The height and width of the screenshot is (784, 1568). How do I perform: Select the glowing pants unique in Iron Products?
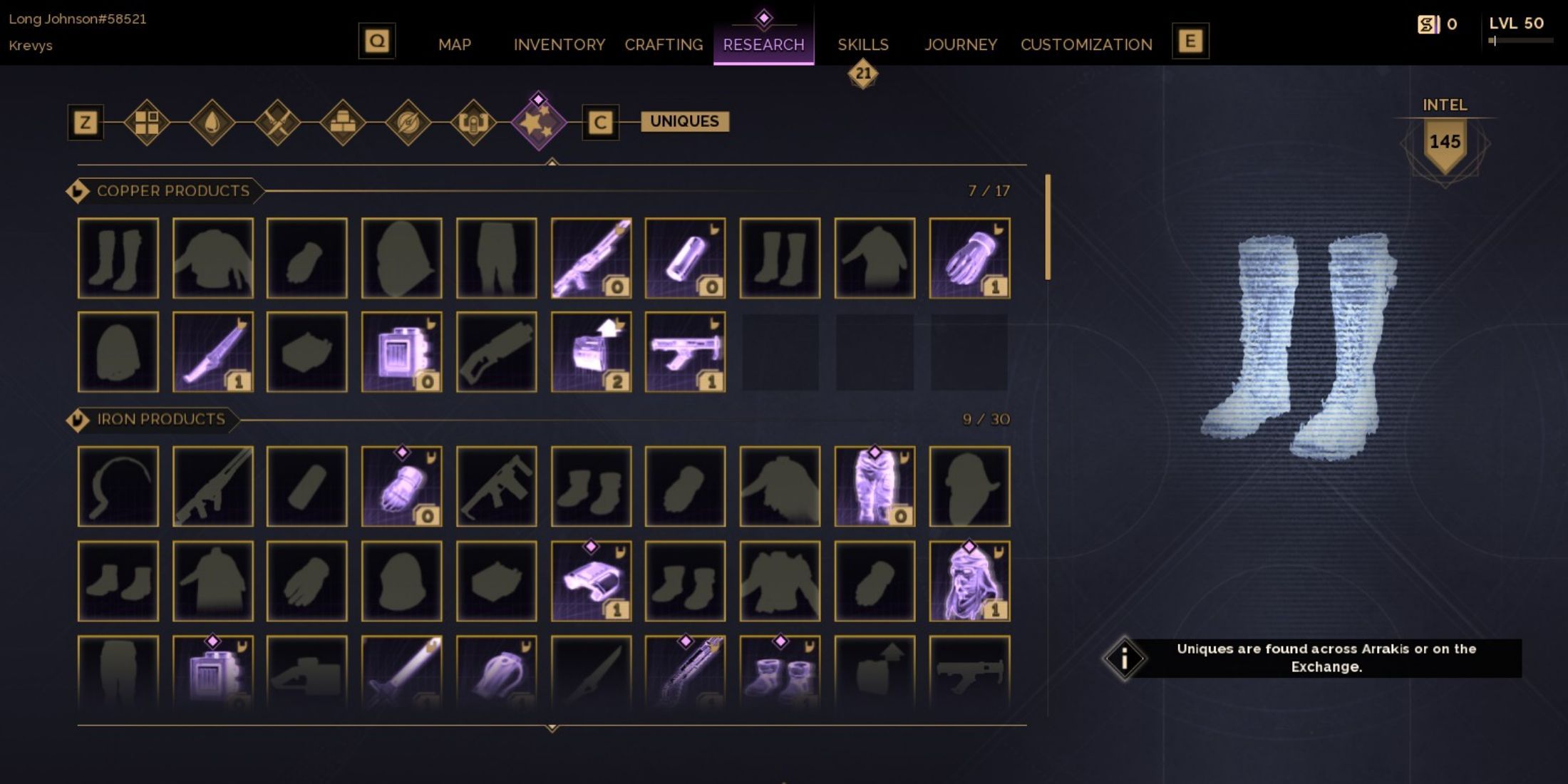(873, 485)
